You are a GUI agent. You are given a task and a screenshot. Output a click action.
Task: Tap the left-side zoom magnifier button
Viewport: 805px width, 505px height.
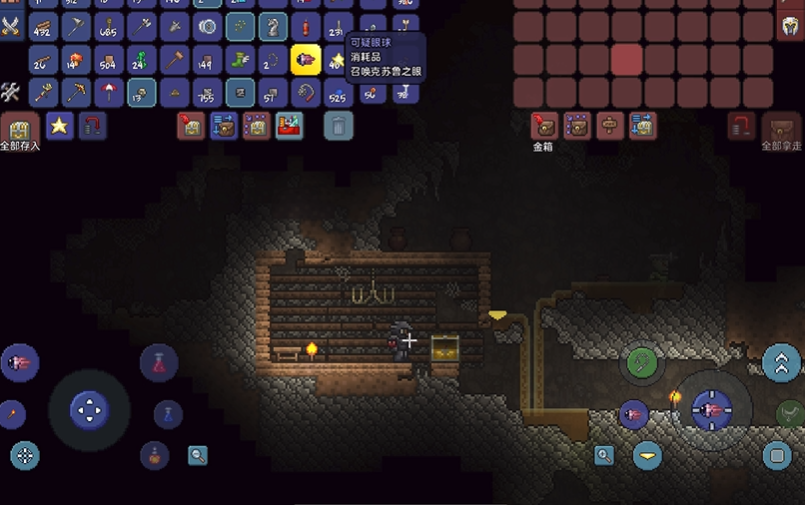tap(197, 455)
